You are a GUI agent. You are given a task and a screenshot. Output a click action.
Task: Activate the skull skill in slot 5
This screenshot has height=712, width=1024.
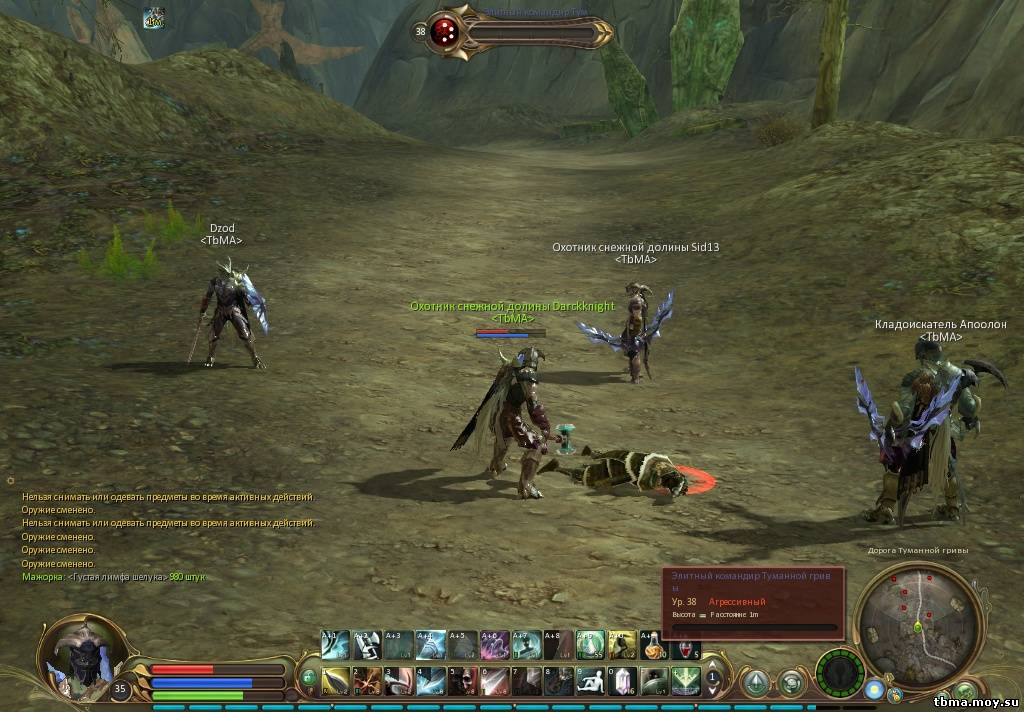point(462,681)
